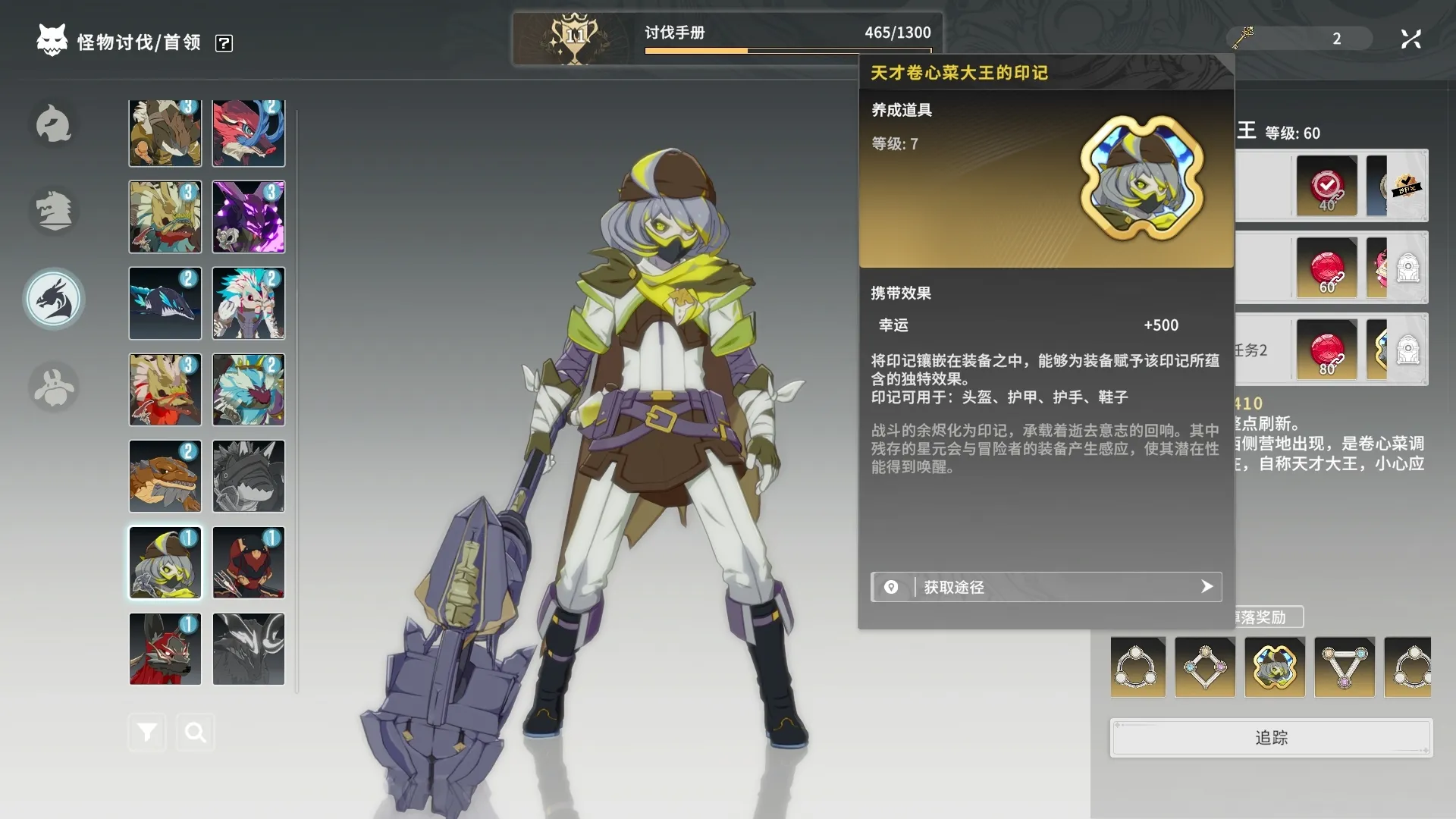This screenshot has height=819, width=1456.
Task: Choose the dark blue shark boss thumbnail
Action: [x=165, y=303]
